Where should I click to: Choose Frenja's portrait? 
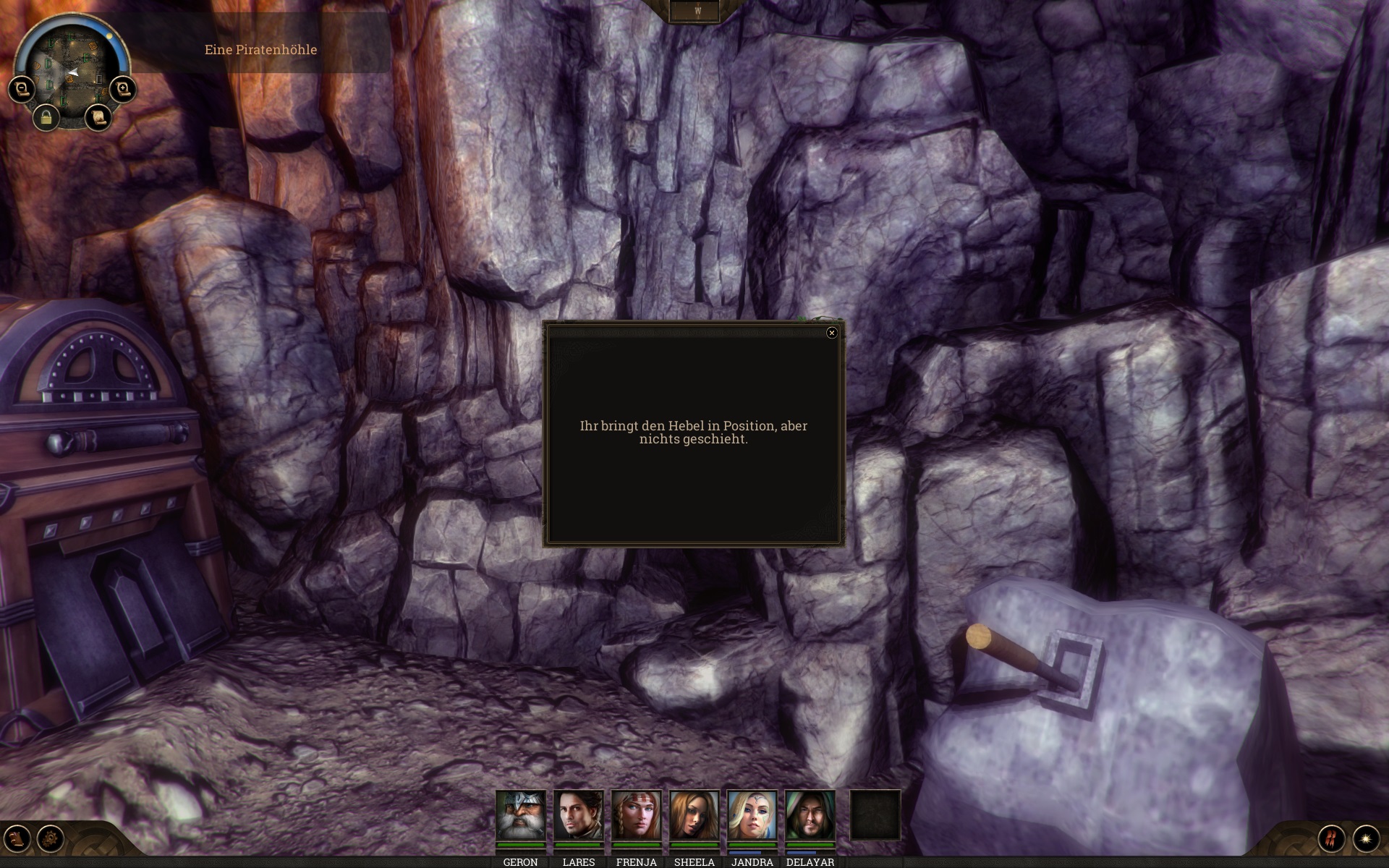point(637,815)
